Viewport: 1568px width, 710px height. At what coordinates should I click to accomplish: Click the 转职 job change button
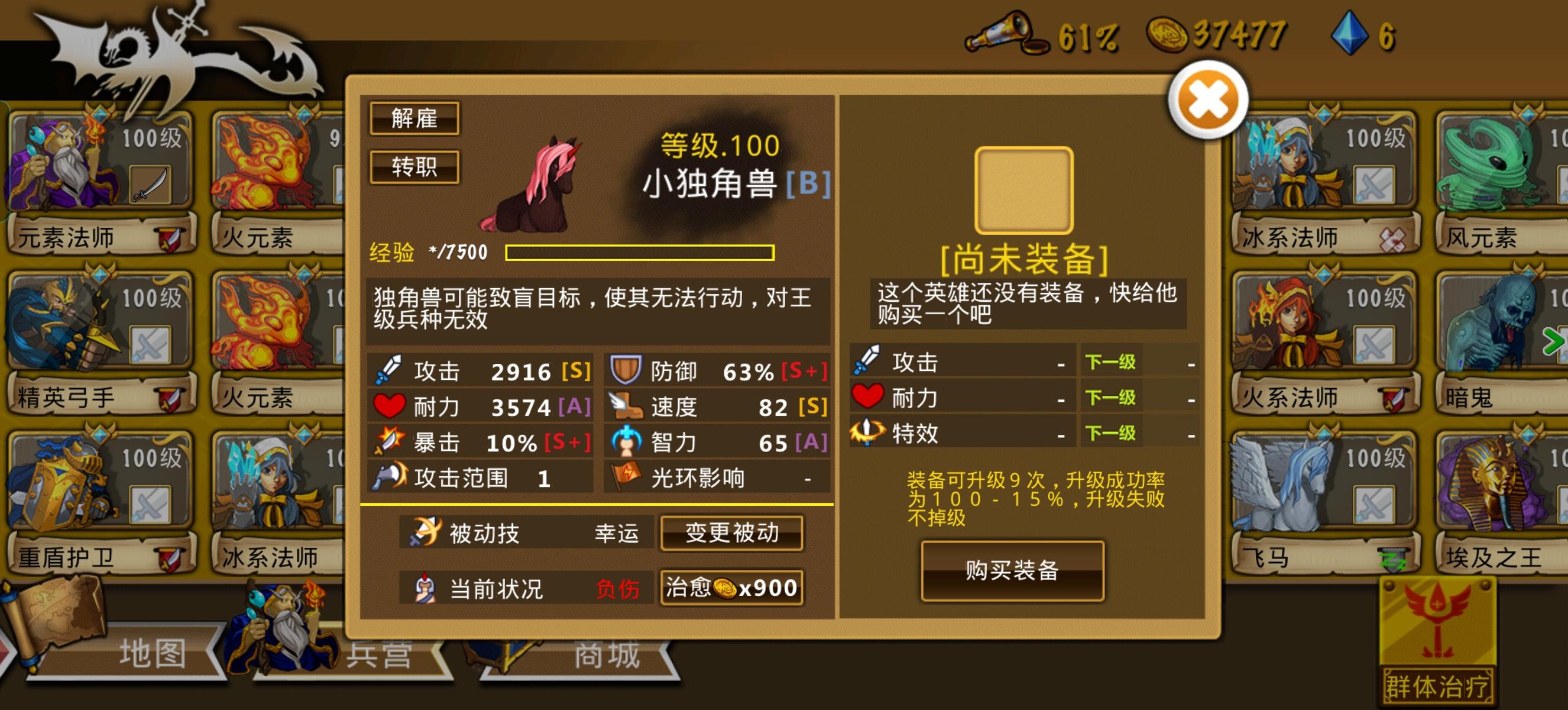pyautogui.click(x=414, y=167)
